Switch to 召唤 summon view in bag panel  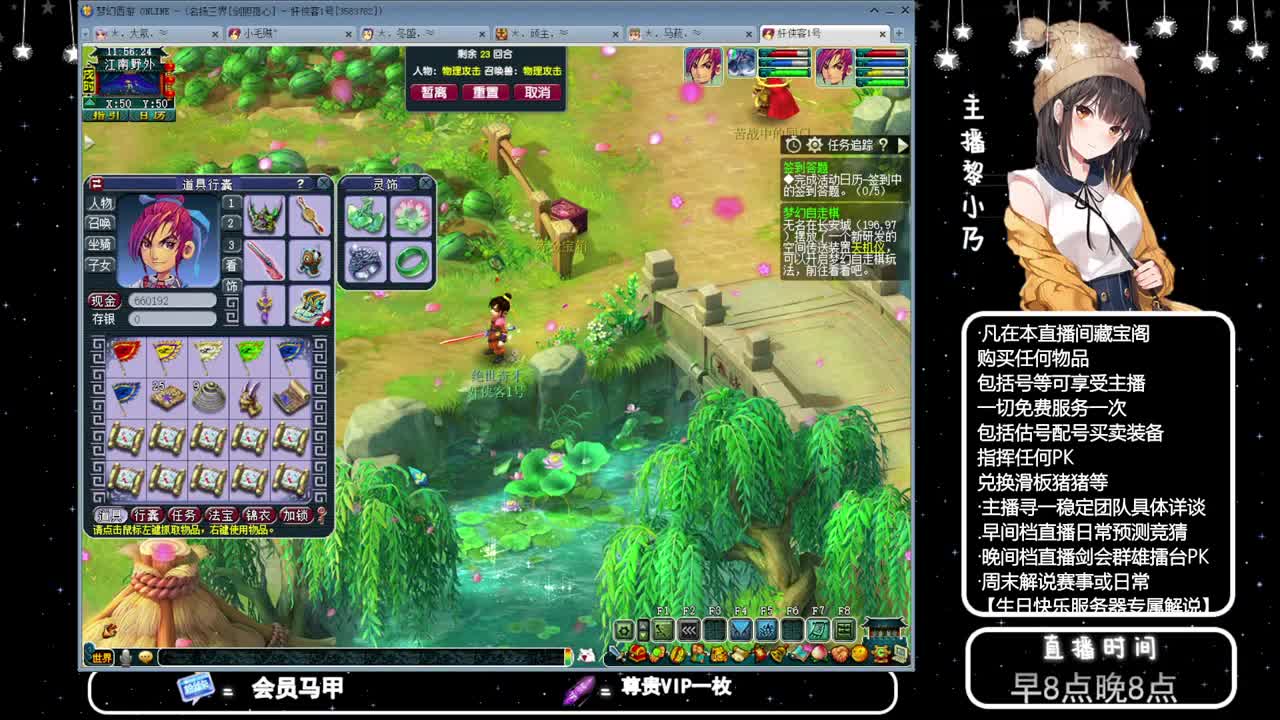pos(100,223)
